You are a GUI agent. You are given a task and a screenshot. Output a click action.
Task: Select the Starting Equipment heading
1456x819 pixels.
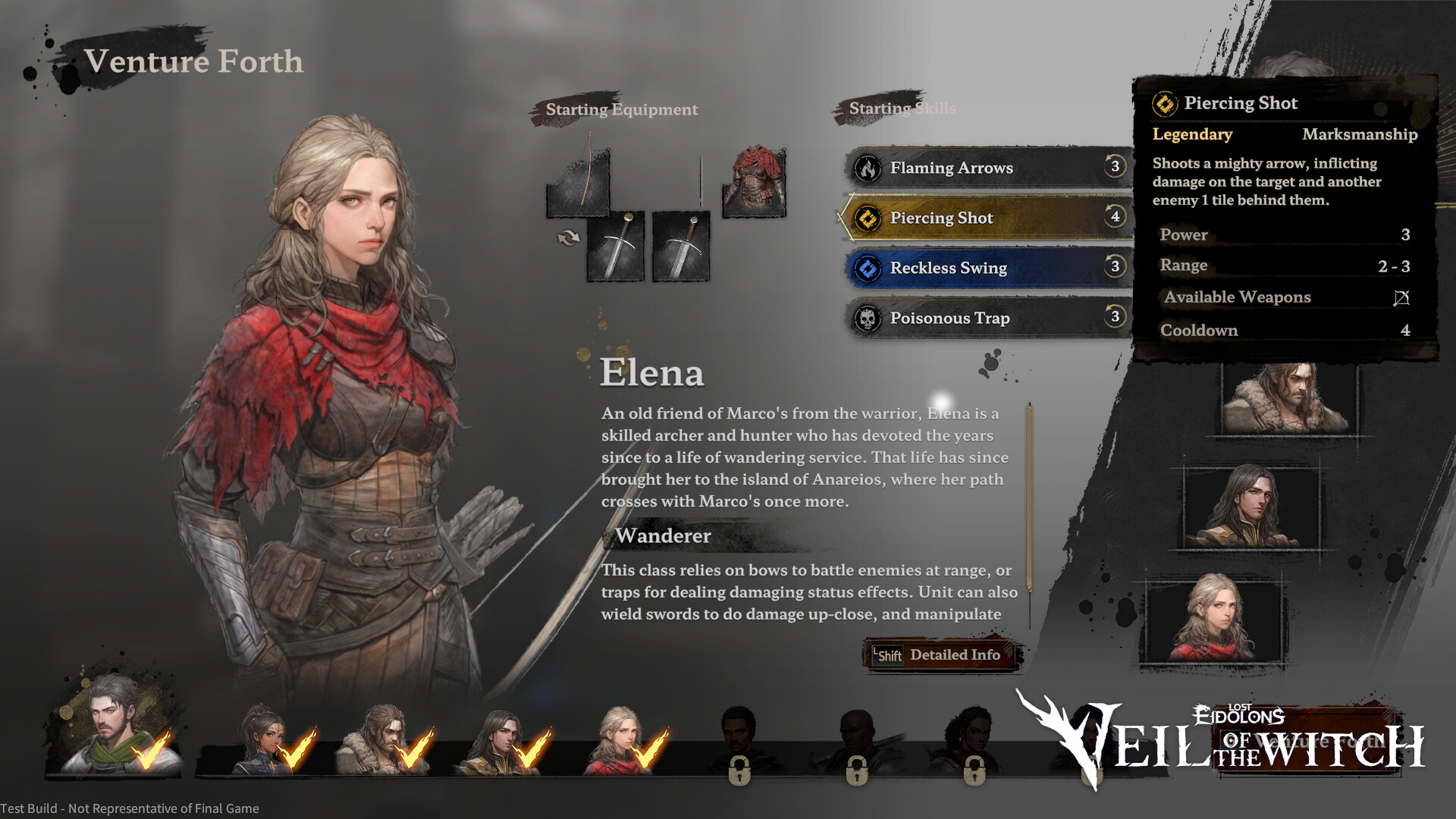[x=621, y=109]
